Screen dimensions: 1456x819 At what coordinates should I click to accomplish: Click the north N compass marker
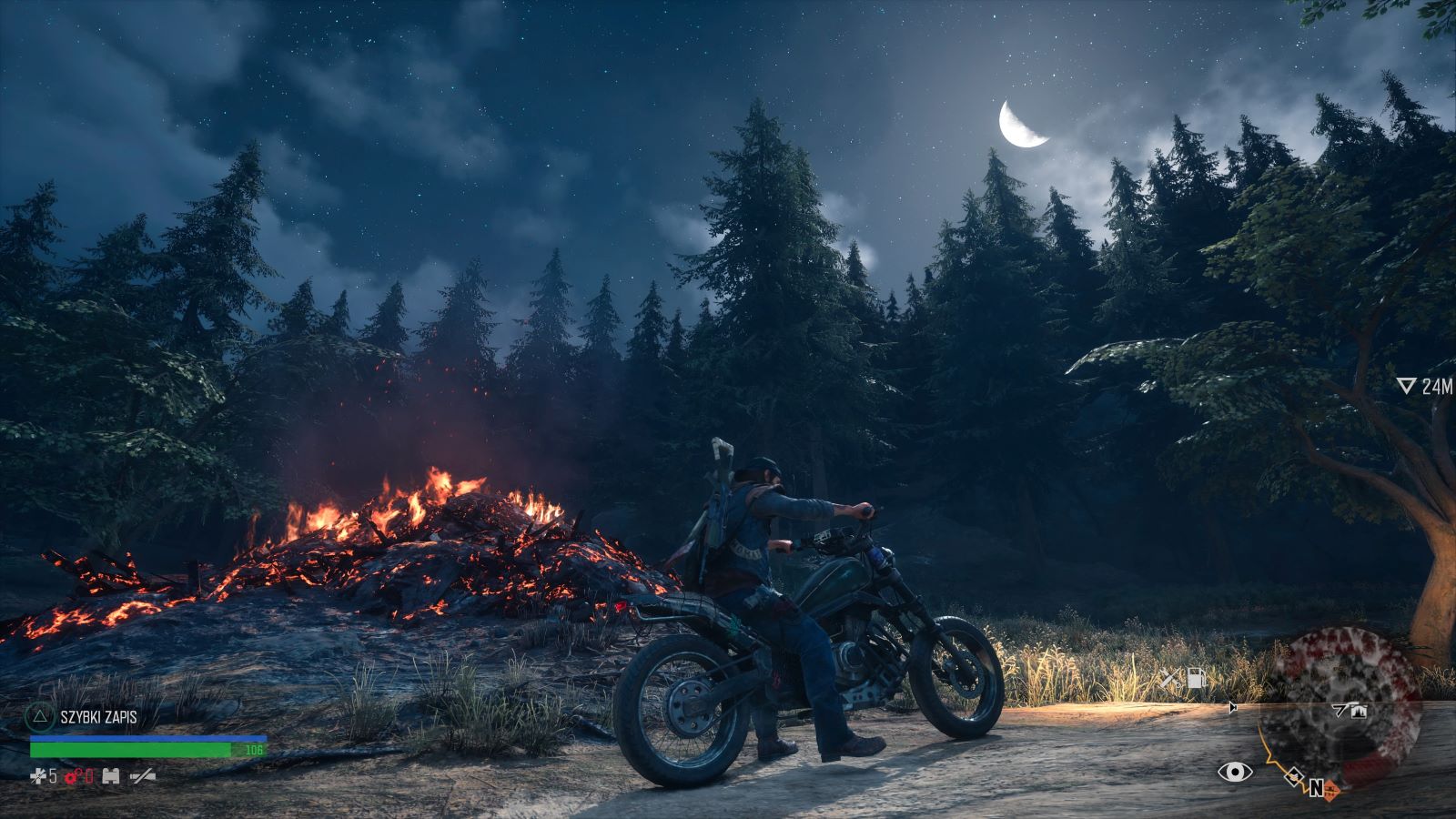[1315, 788]
